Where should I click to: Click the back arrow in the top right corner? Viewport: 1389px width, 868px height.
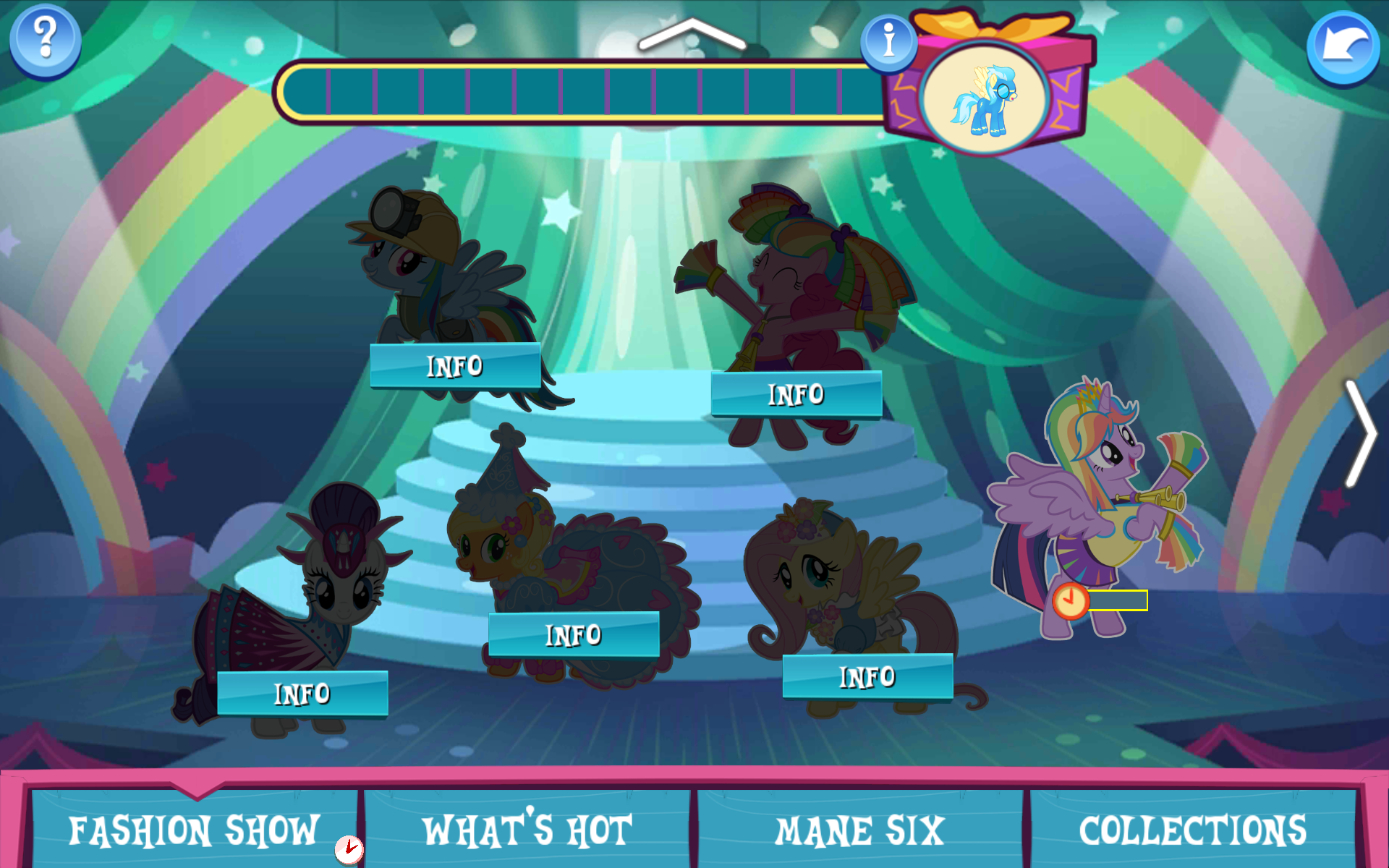[1344, 45]
